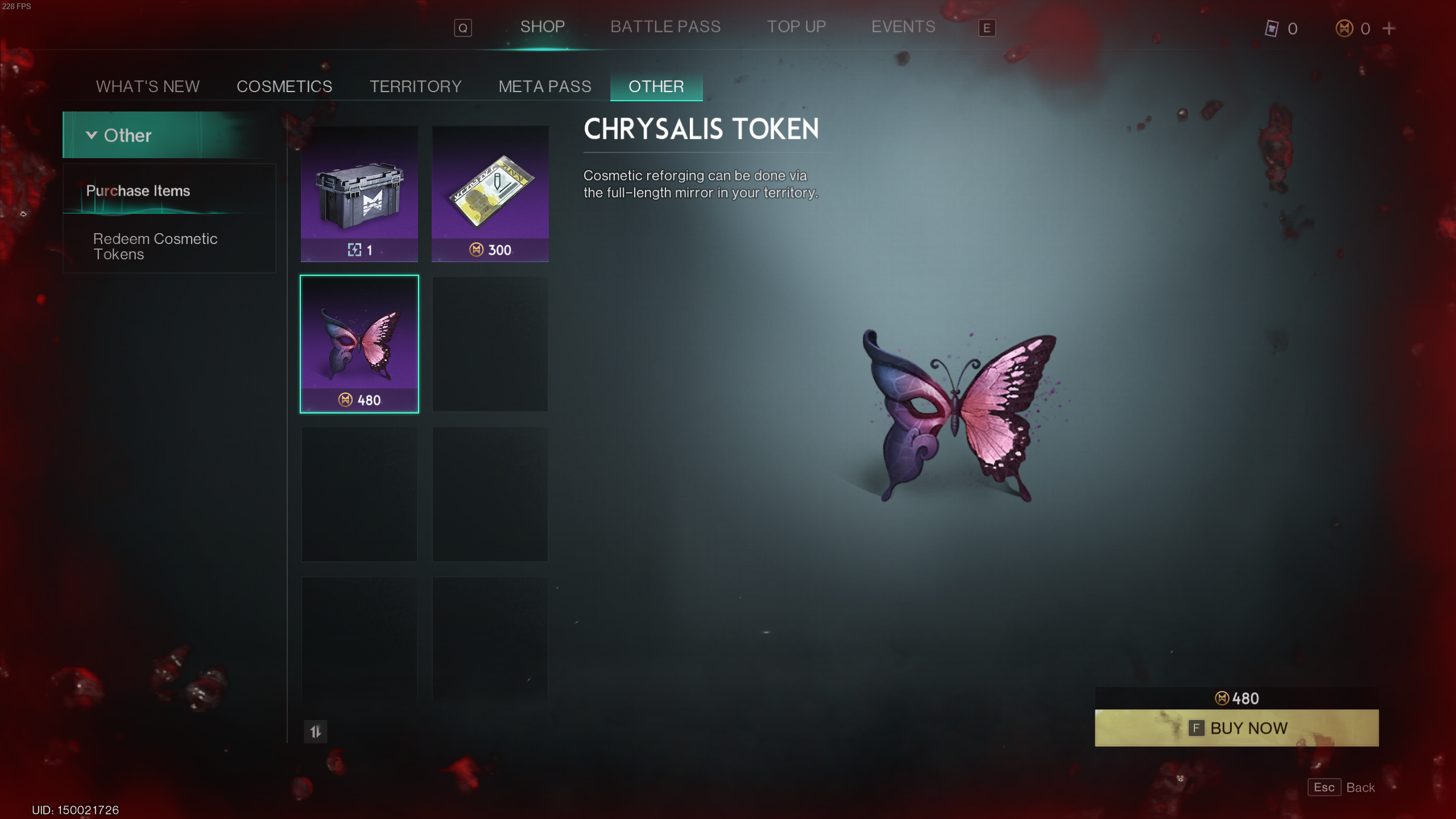Click the plus icon to add currency
The image size is (1456, 819).
pyautogui.click(x=1388, y=28)
